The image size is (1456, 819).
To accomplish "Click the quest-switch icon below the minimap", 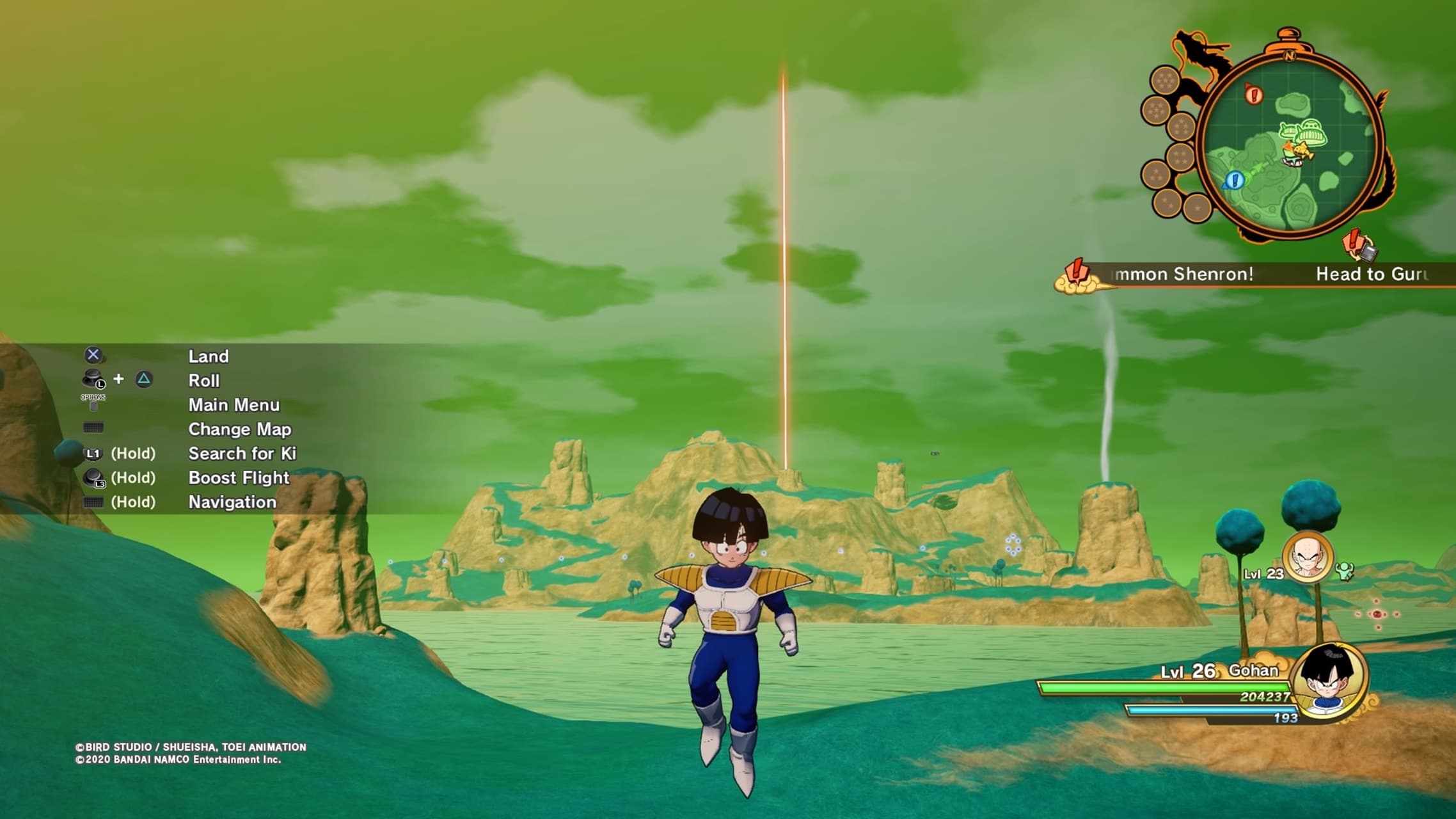I will [x=1360, y=245].
